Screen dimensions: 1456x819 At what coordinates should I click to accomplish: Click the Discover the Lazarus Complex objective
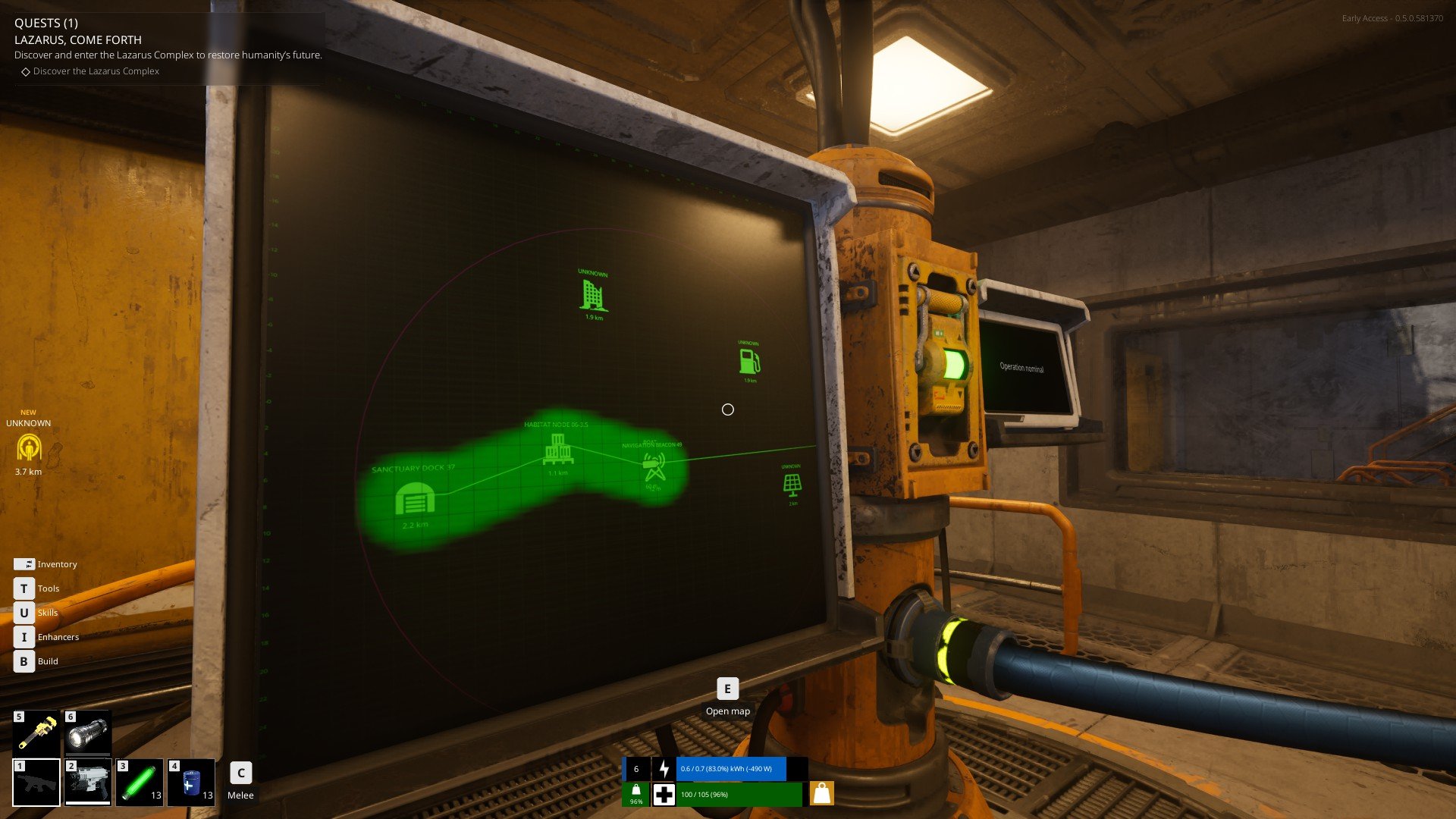click(x=96, y=71)
